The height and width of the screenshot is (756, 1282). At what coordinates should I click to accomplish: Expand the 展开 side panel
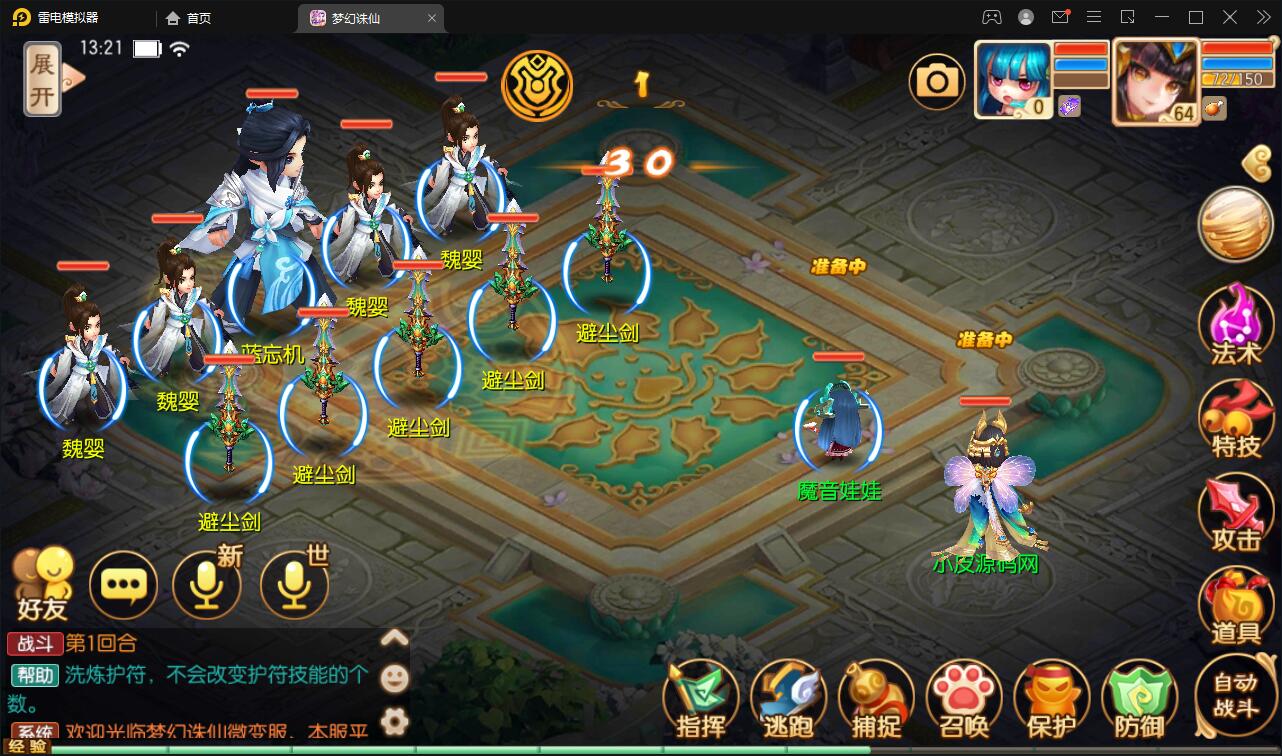pyautogui.click(x=42, y=77)
